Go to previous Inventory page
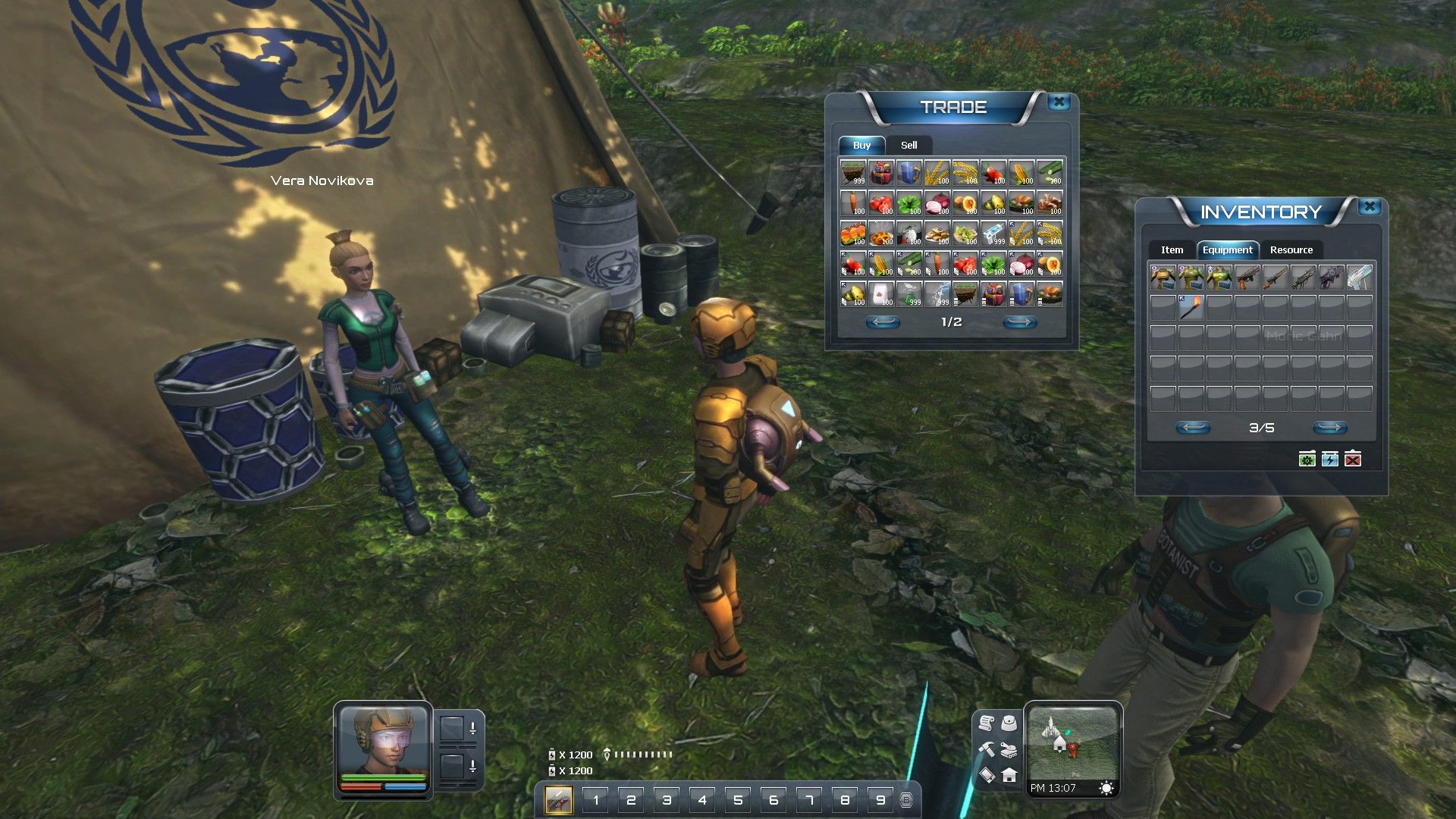 point(1193,428)
